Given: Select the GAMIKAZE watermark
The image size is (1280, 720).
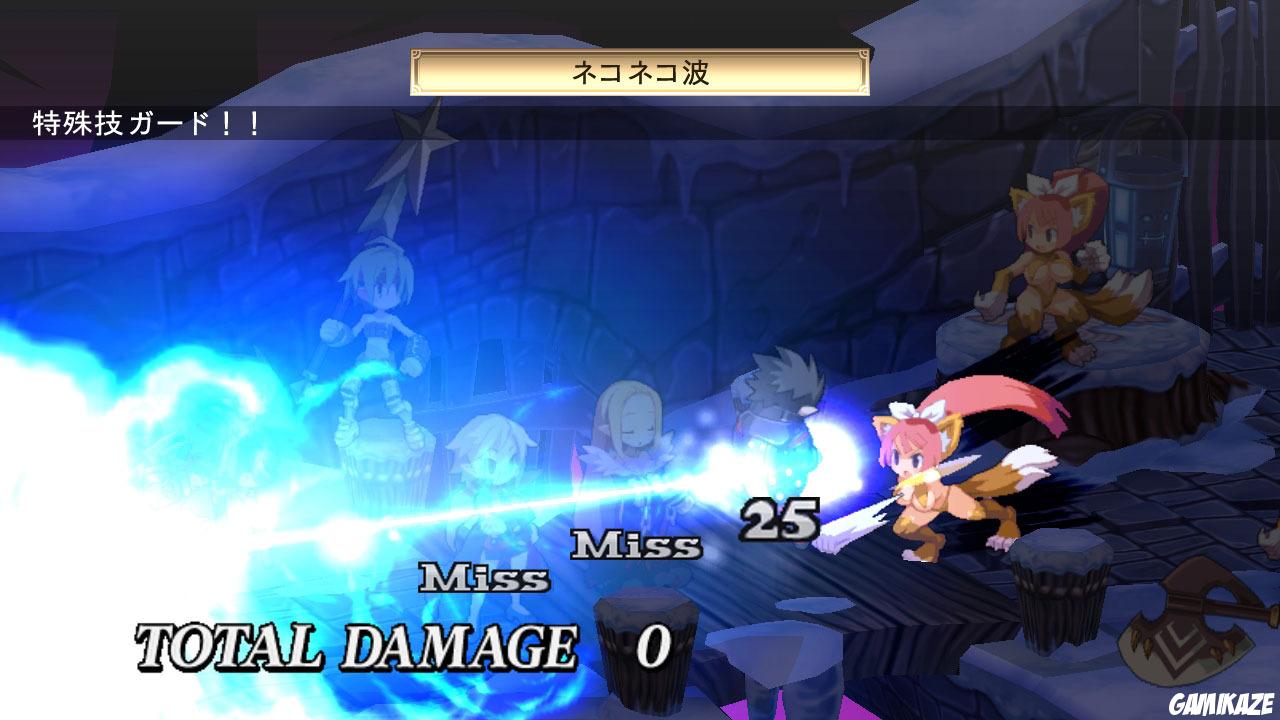Looking at the screenshot, I should [1222, 705].
